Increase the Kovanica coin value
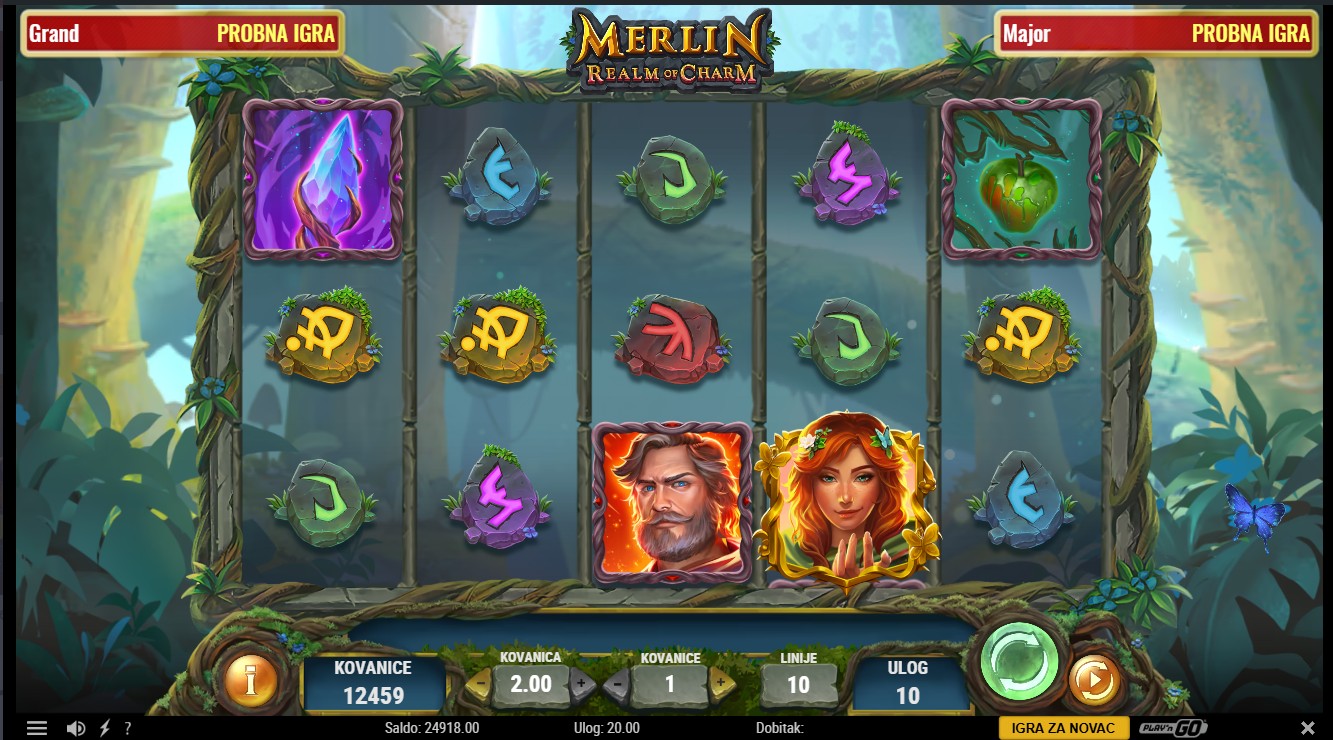Image resolution: width=1333 pixels, height=740 pixels. (582, 685)
